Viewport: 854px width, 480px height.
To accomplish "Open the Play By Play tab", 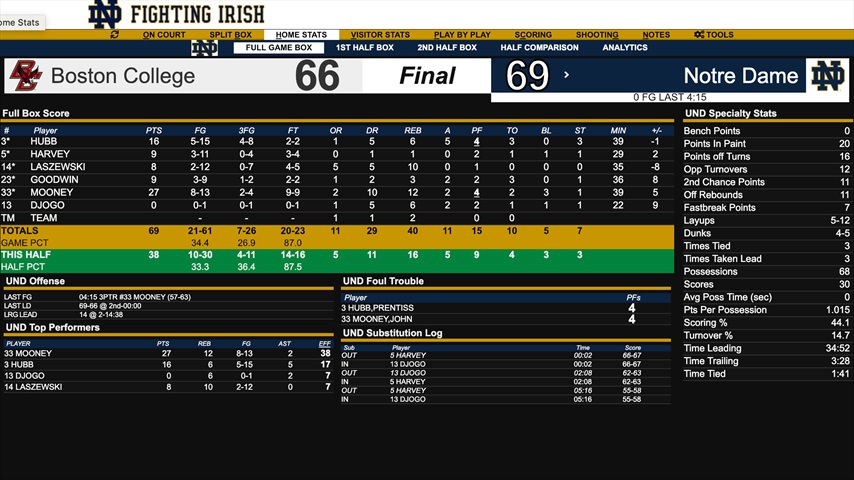I will 463,35.
